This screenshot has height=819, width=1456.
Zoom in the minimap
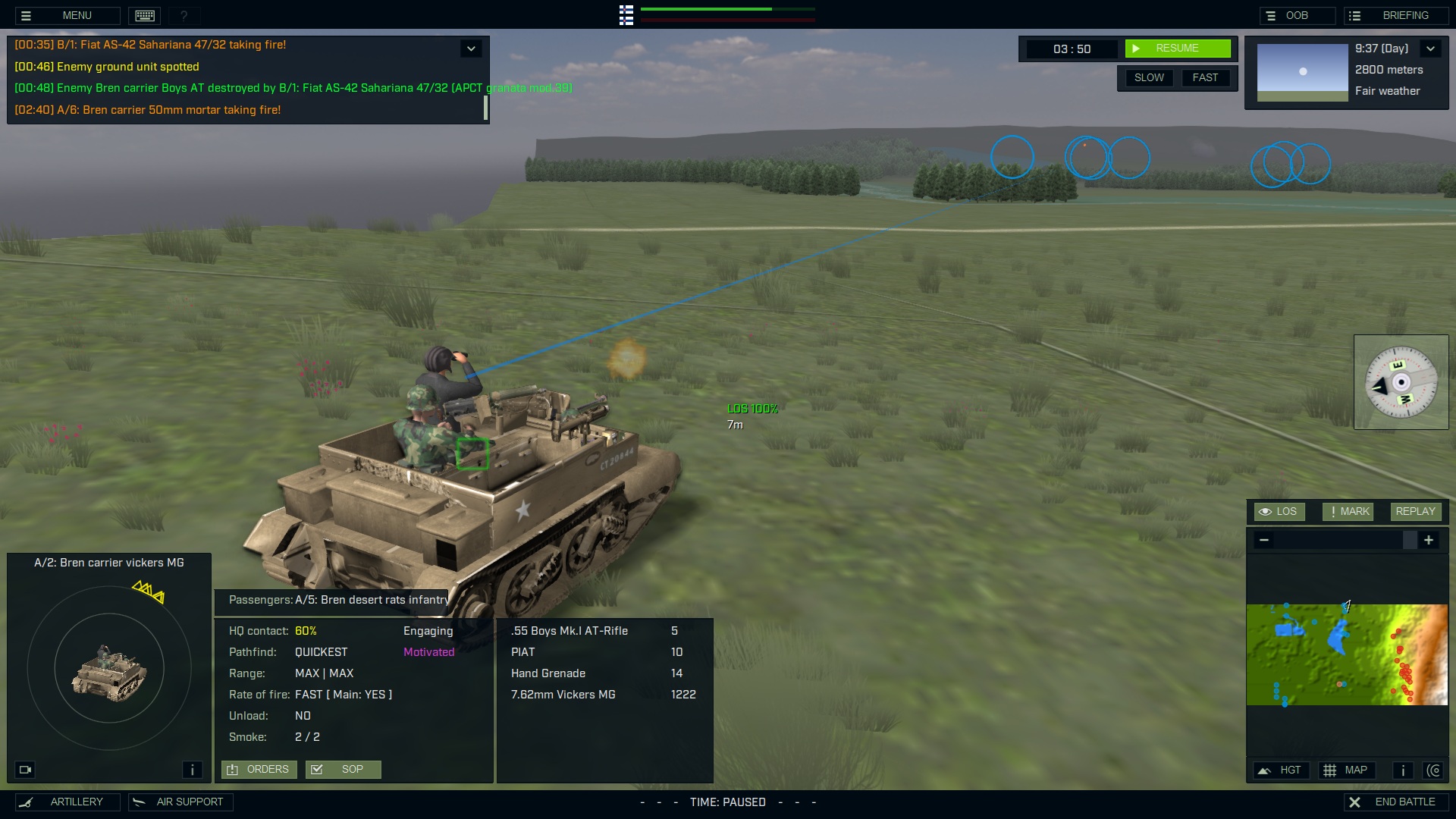tap(1429, 540)
